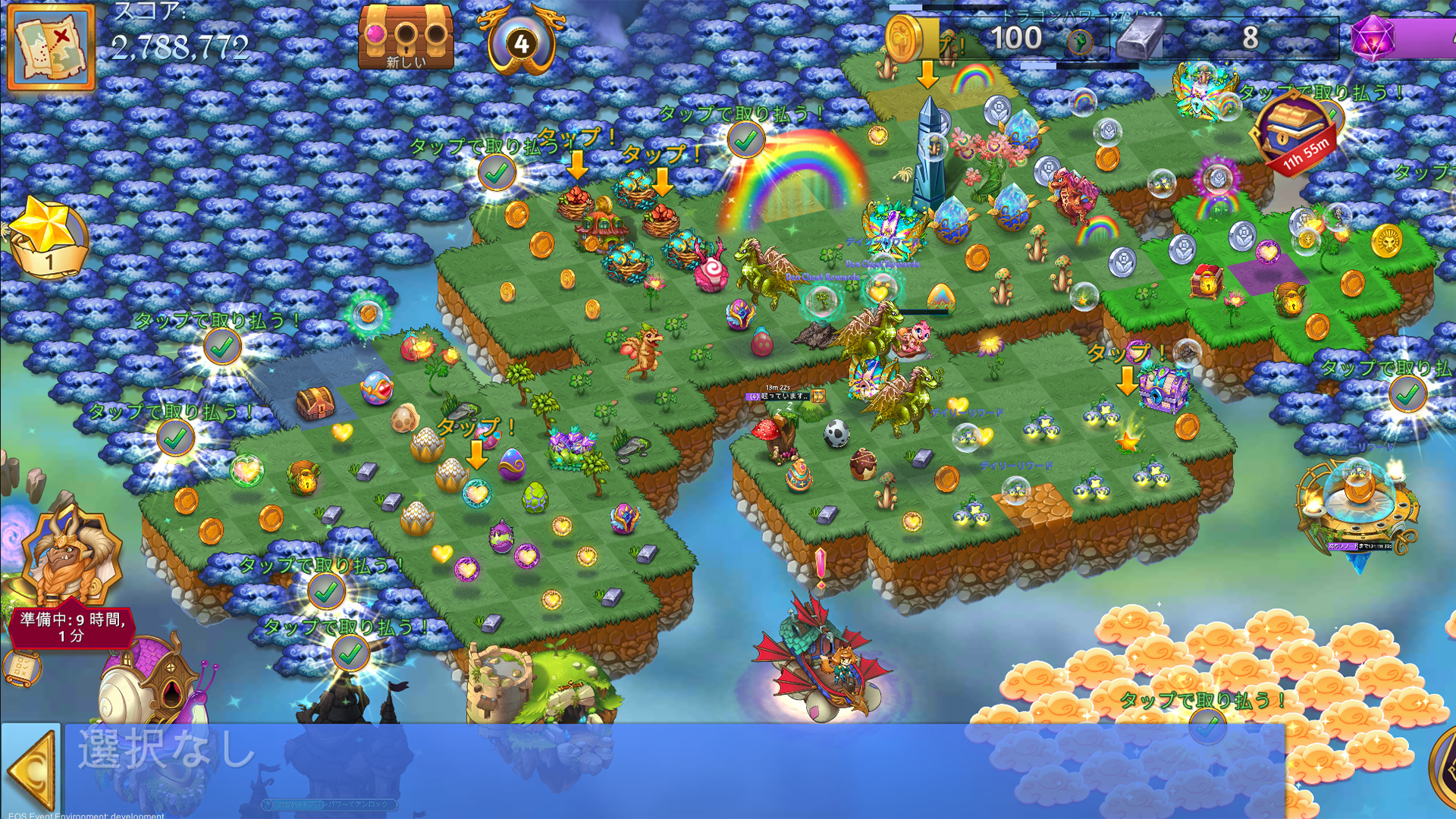Viewport: 1456px width, 819px height.
Task: Open the gold star goals ribbon
Action: pyautogui.click(x=47, y=237)
